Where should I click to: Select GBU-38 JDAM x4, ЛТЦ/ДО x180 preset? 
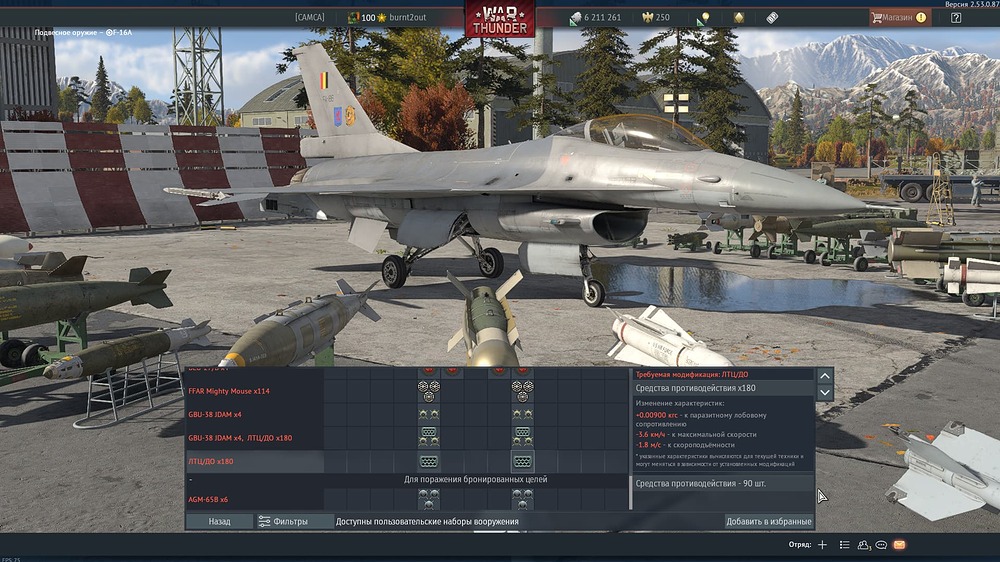point(240,438)
